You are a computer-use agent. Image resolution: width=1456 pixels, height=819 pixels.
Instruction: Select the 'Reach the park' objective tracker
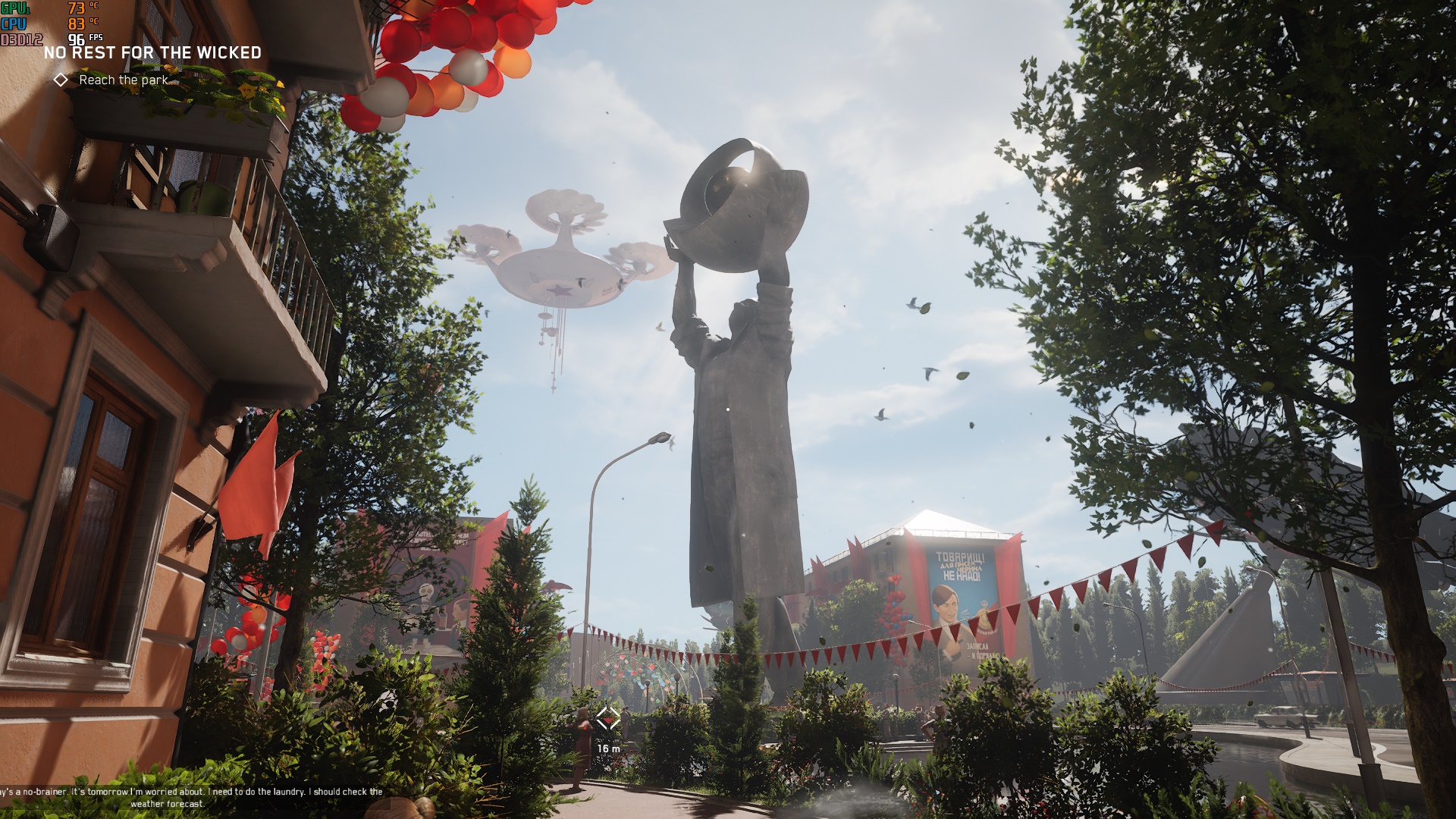pos(123,80)
